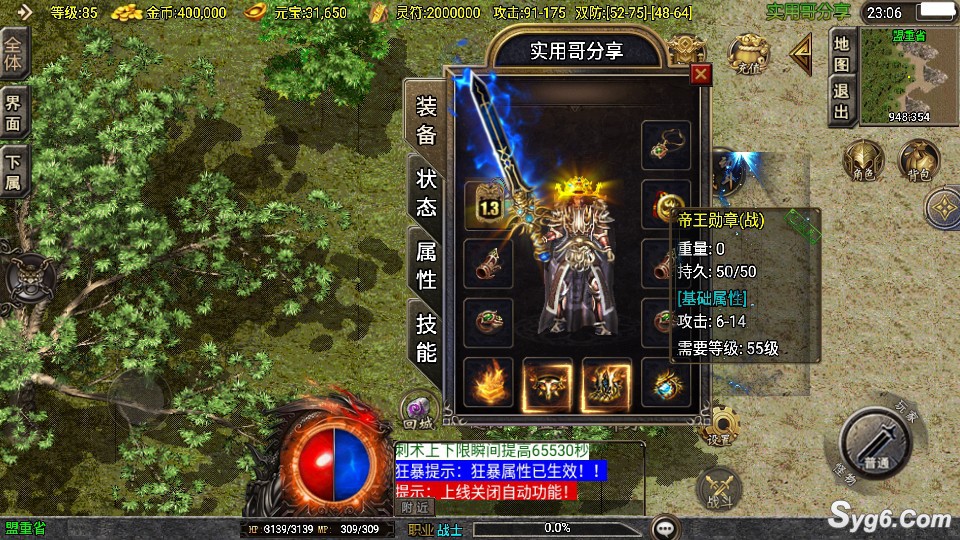Tap the 普通 normal attack sword button
Viewport: 960px width, 540px height.
pyautogui.click(x=878, y=447)
